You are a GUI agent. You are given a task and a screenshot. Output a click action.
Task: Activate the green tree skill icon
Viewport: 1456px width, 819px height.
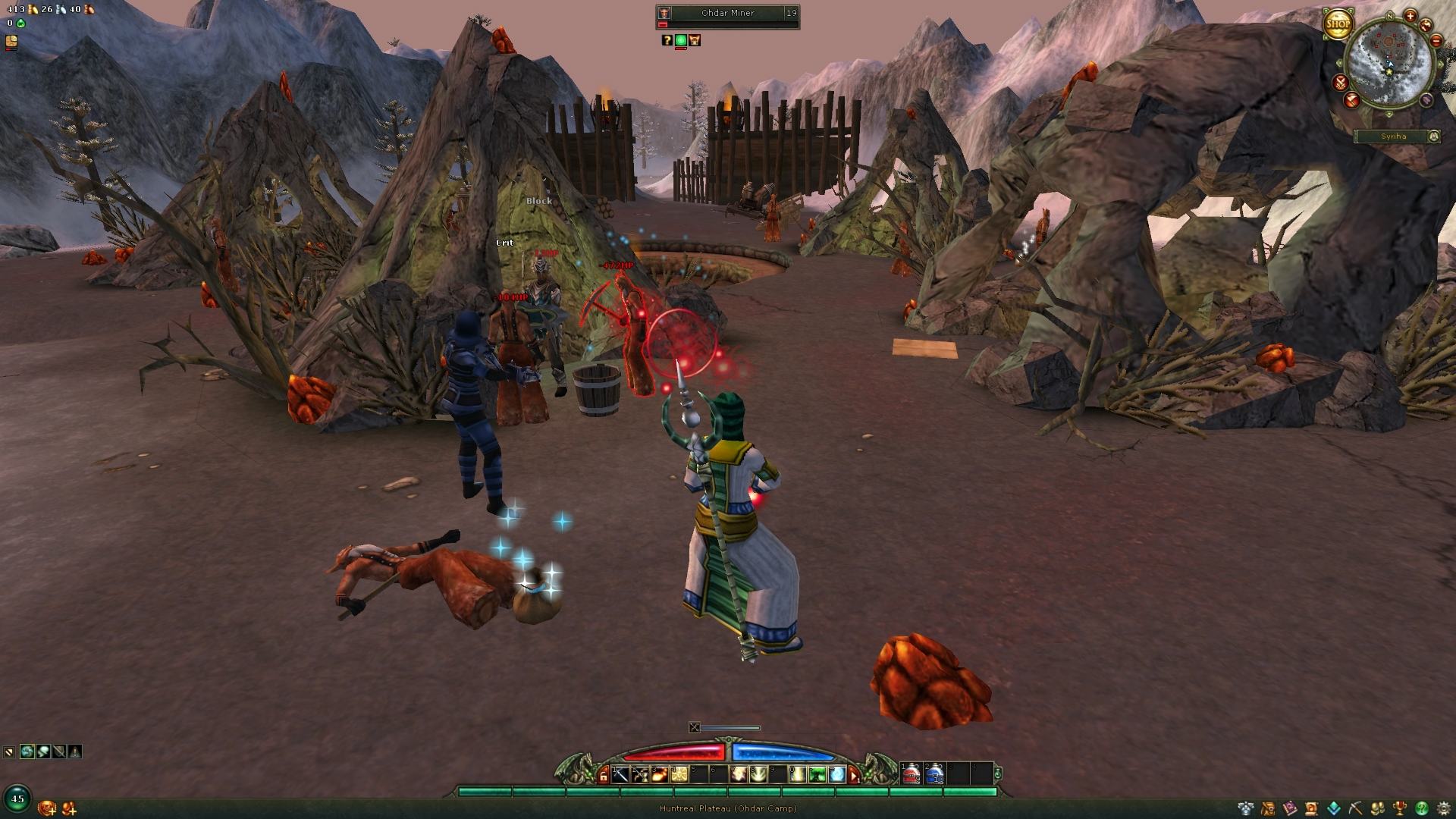click(817, 774)
